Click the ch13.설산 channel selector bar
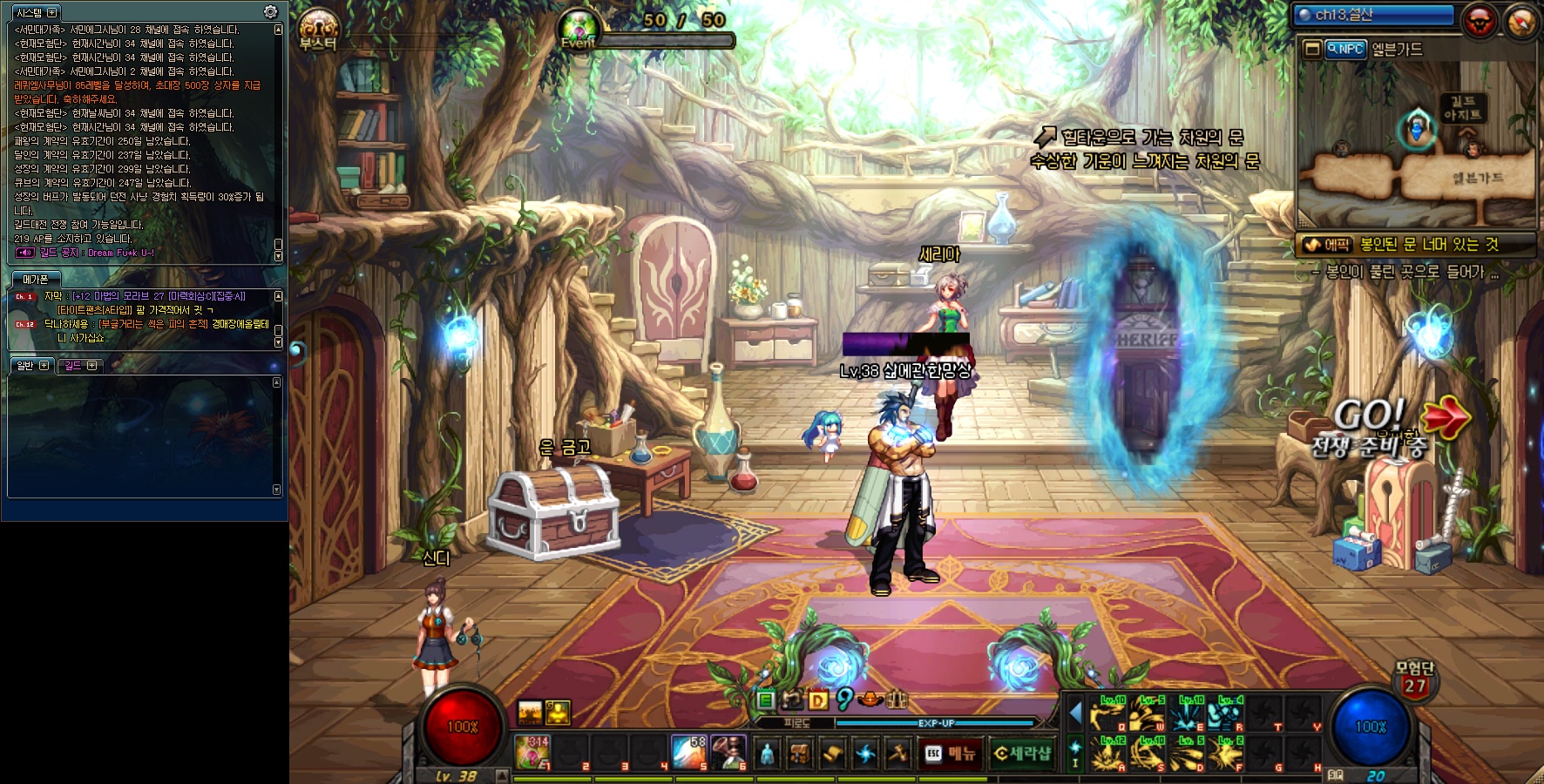The height and width of the screenshot is (784, 1544). [1374, 15]
